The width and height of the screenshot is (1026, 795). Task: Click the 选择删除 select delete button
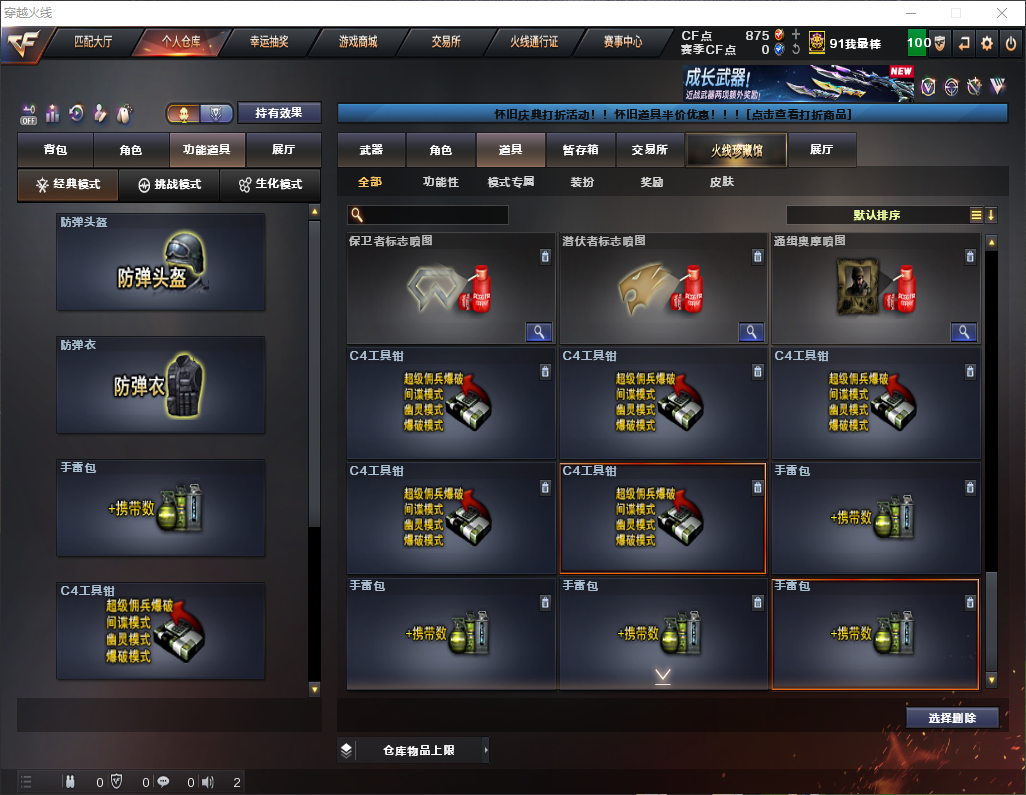coord(951,718)
